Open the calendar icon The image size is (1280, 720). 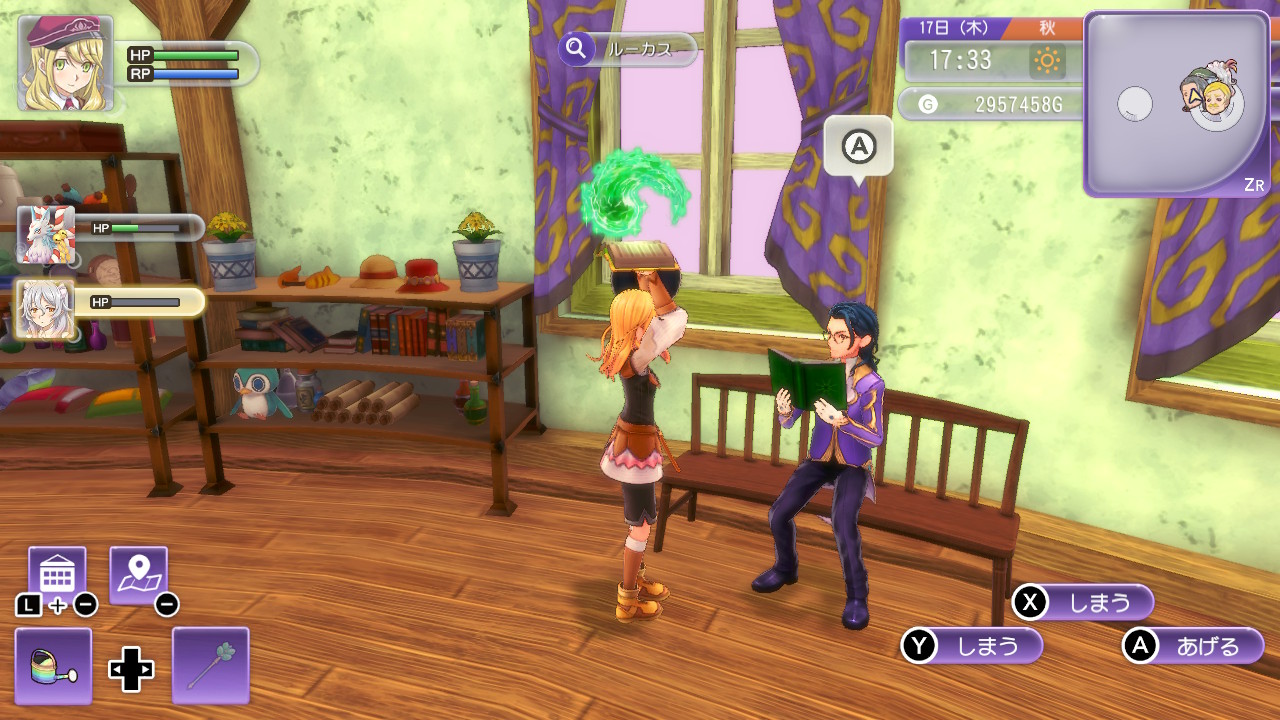coord(57,575)
